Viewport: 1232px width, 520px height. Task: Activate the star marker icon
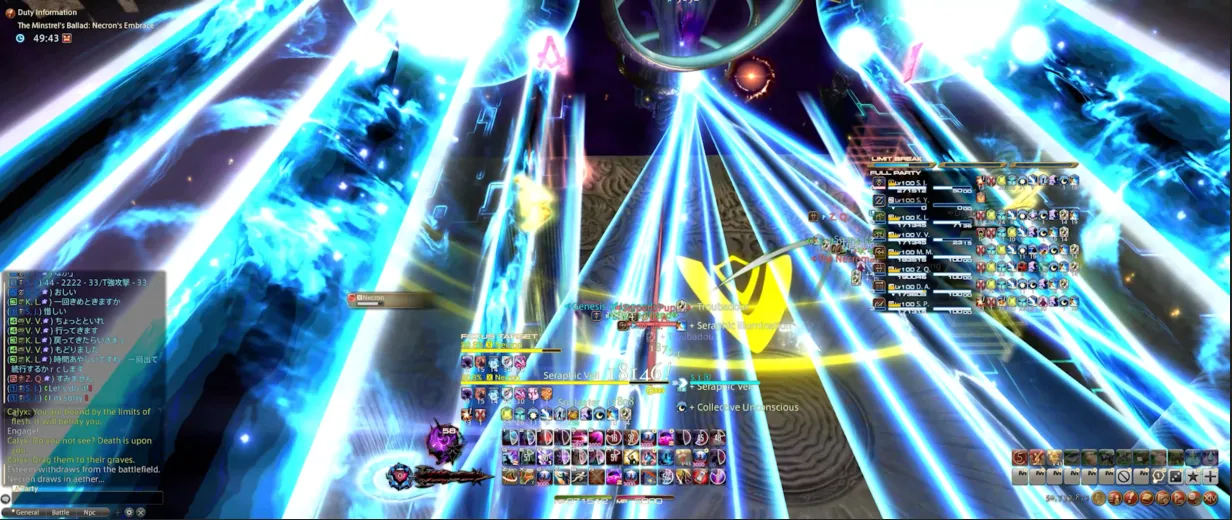pos(1193,477)
